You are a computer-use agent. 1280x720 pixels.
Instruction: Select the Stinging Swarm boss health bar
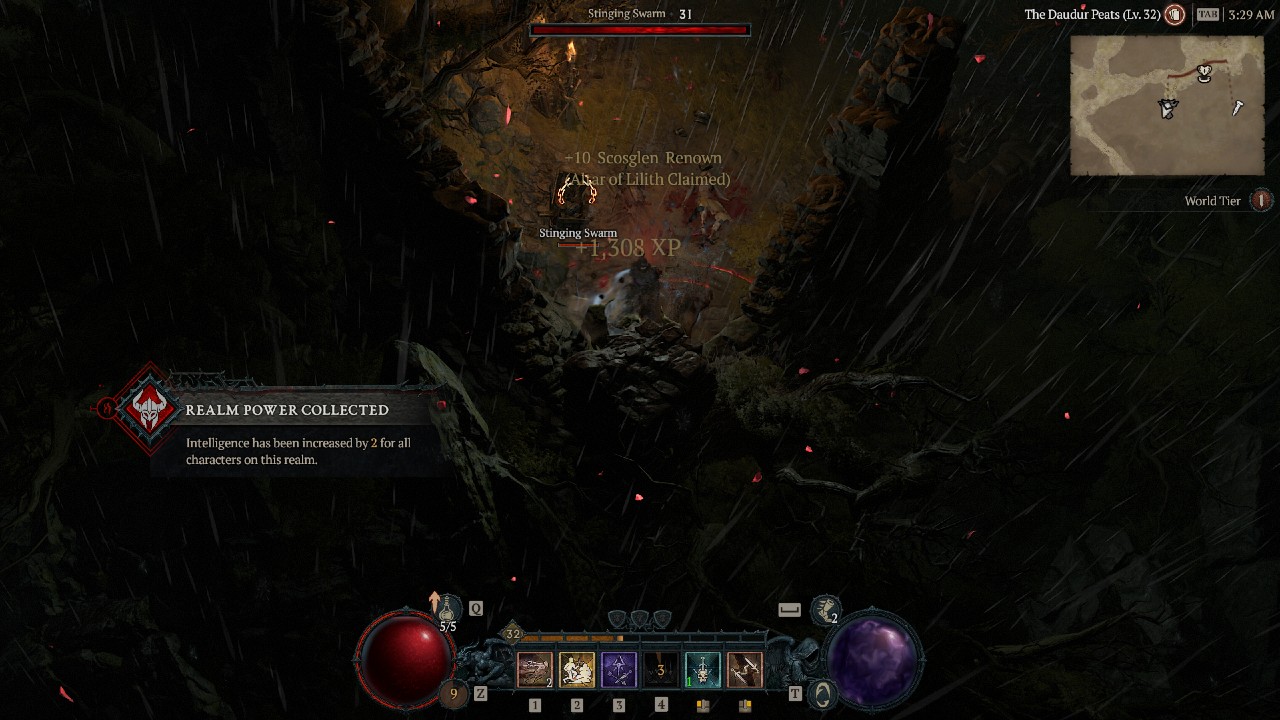click(x=640, y=29)
